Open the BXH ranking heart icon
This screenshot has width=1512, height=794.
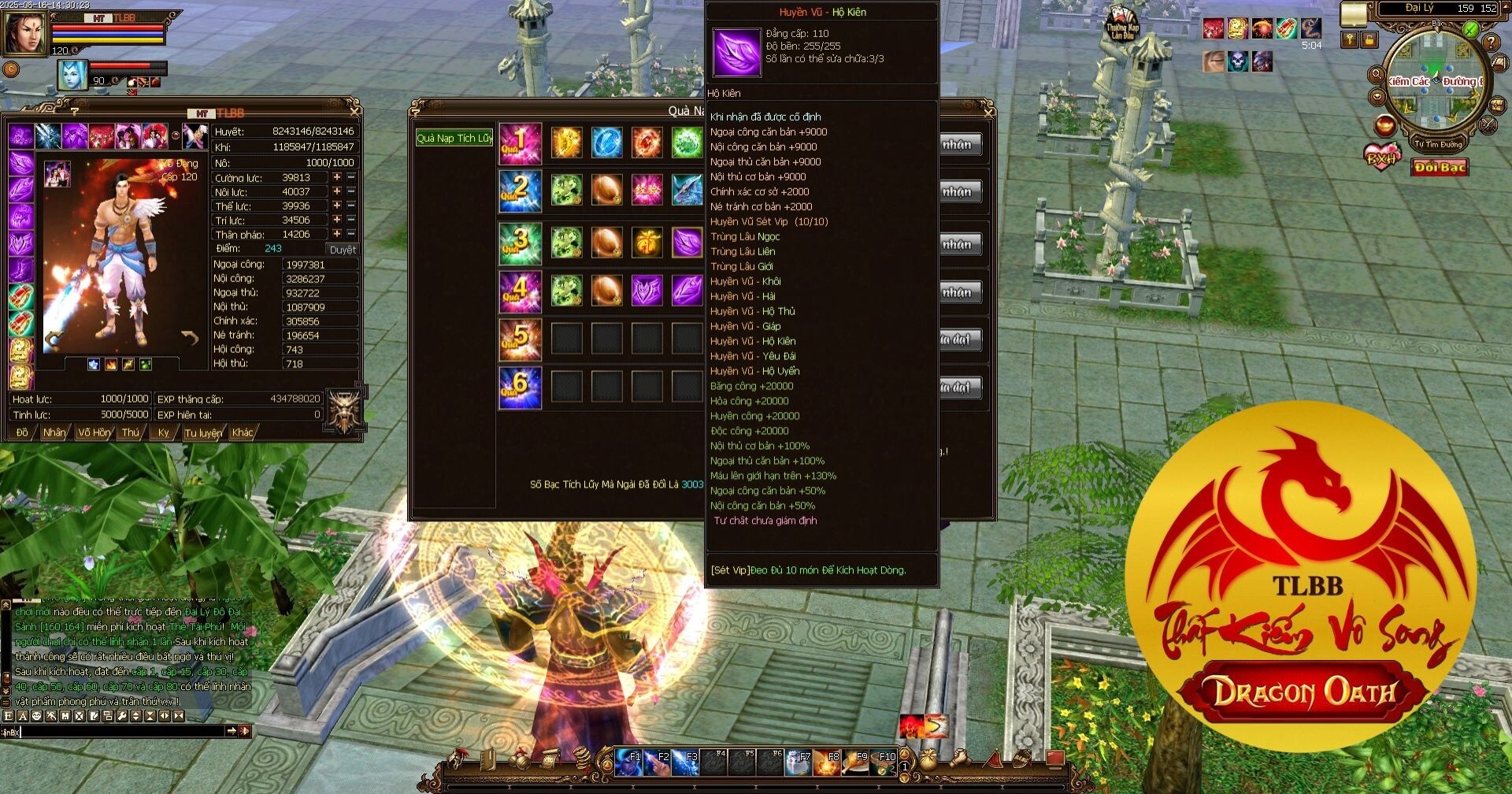tap(1382, 155)
